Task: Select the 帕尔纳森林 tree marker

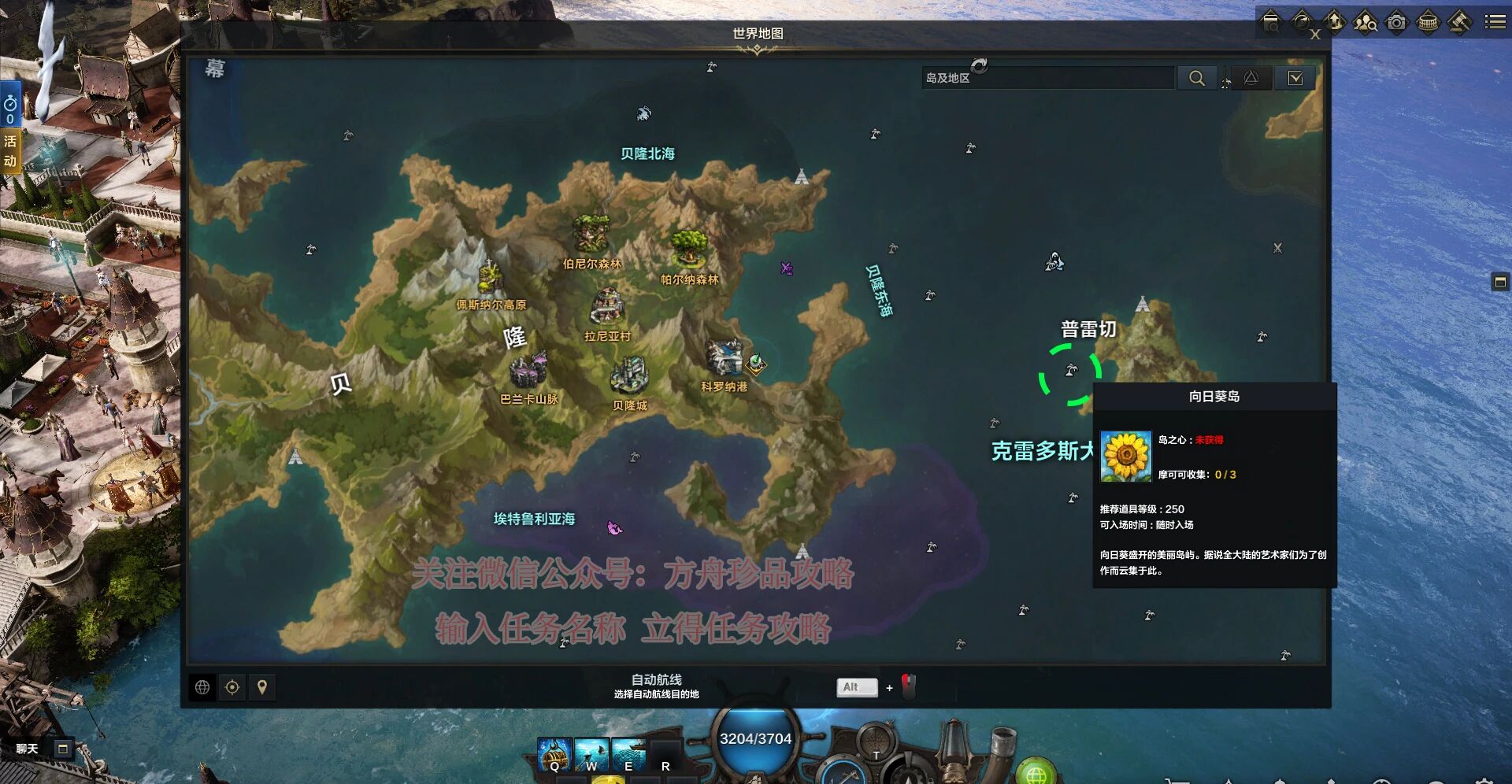Action: pyautogui.click(x=690, y=248)
